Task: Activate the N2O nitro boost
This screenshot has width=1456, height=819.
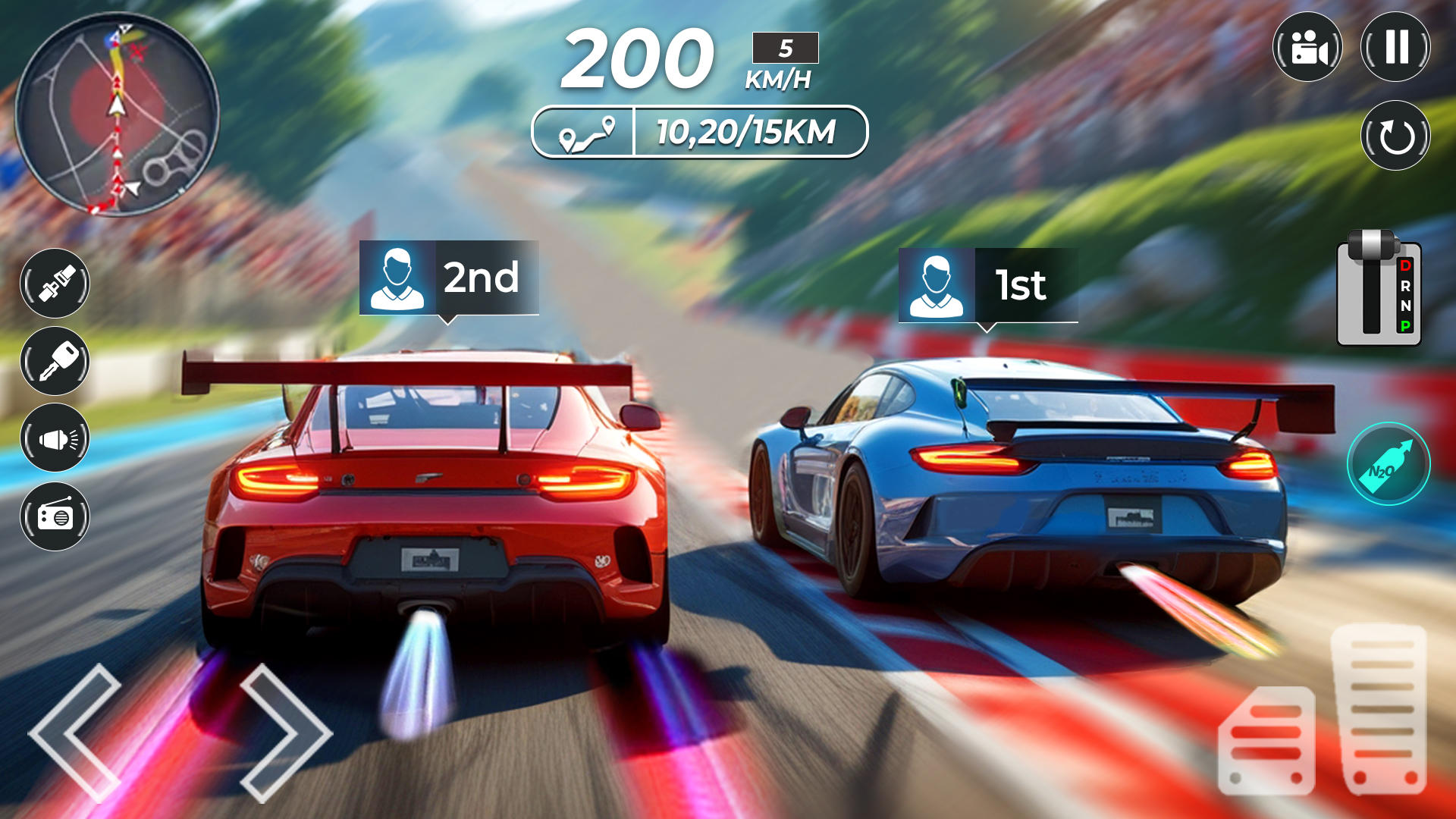Action: pyautogui.click(x=1389, y=463)
